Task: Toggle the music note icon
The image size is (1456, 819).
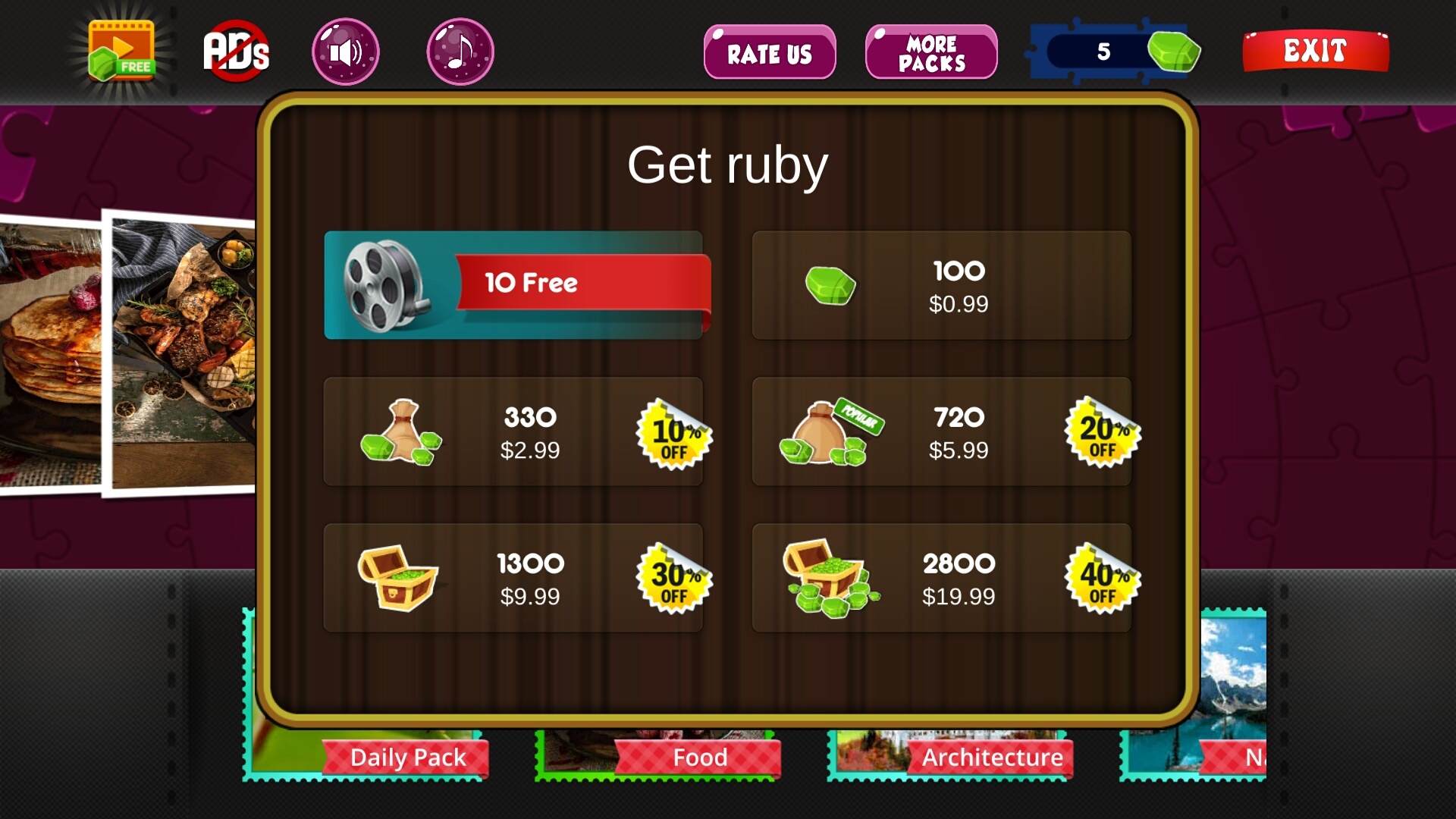Action: pyautogui.click(x=459, y=49)
